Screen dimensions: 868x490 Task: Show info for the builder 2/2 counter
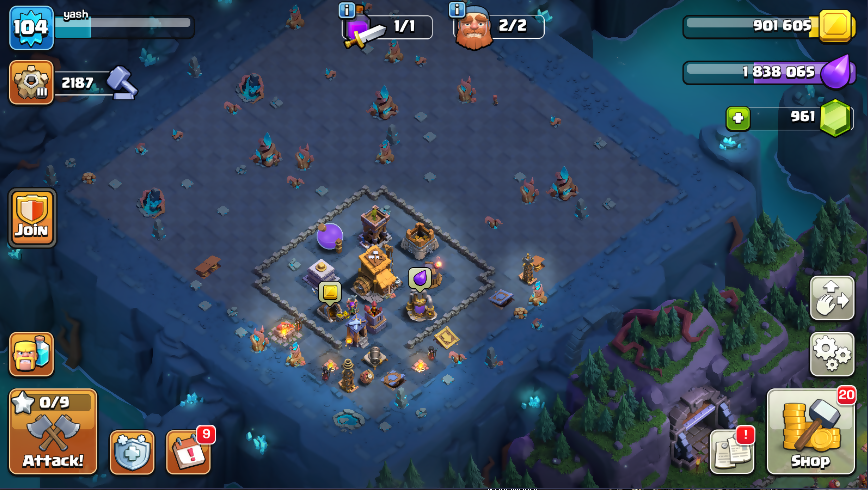pyautogui.click(x=457, y=10)
